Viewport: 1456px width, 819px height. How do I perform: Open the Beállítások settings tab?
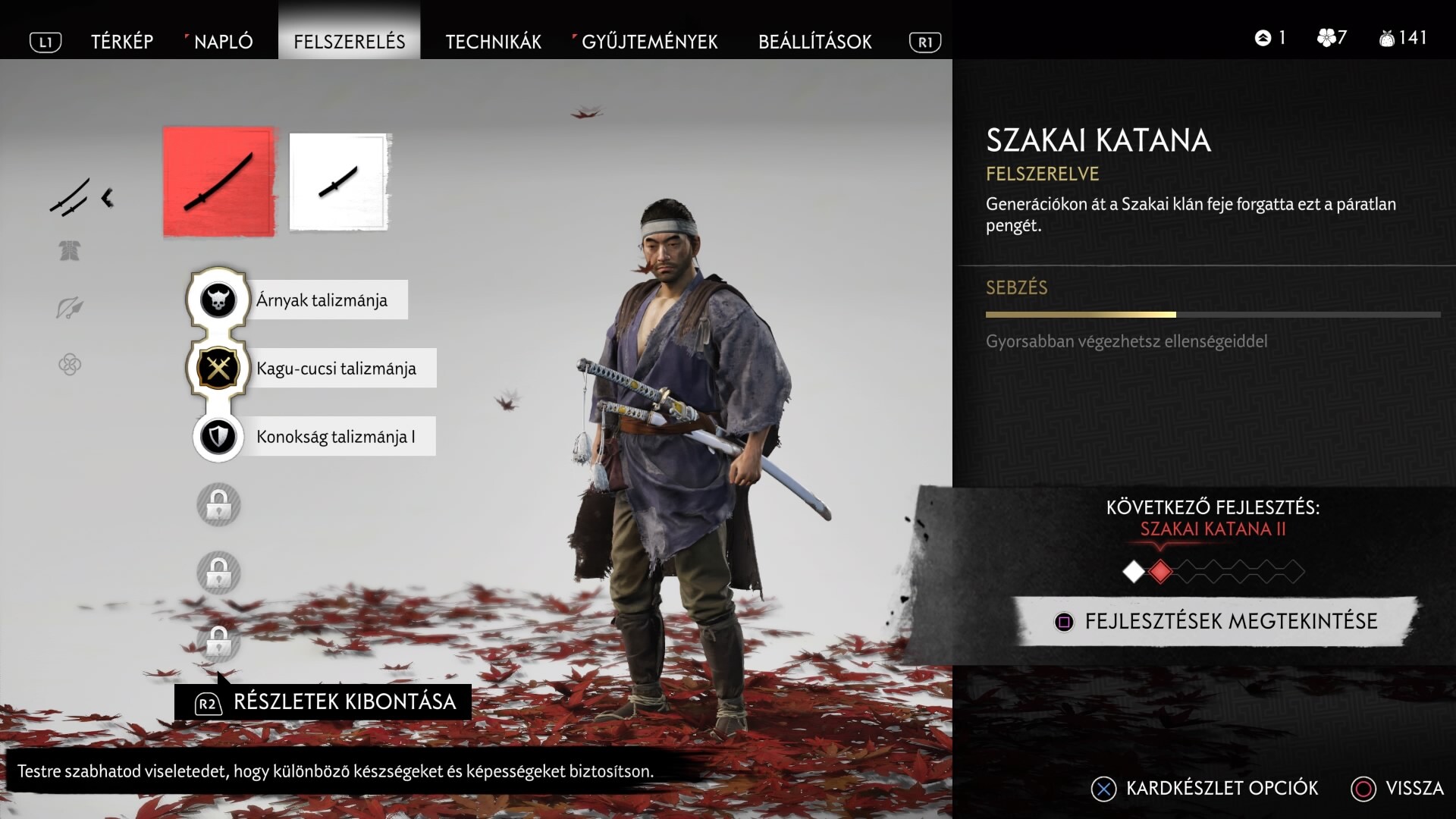pyautogui.click(x=814, y=42)
